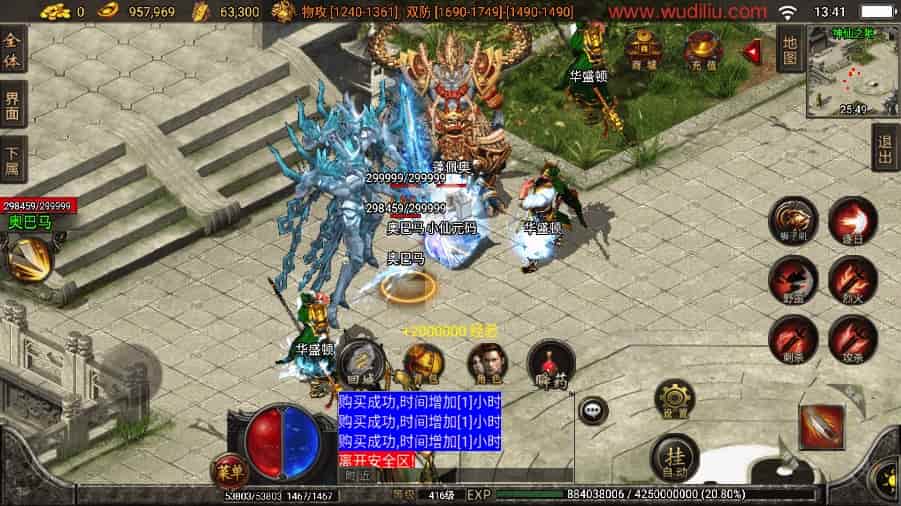Activate the 攻杀 slash skill
The width and height of the screenshot is (901, 506).
pyautogui.click(x=853, y=339)
